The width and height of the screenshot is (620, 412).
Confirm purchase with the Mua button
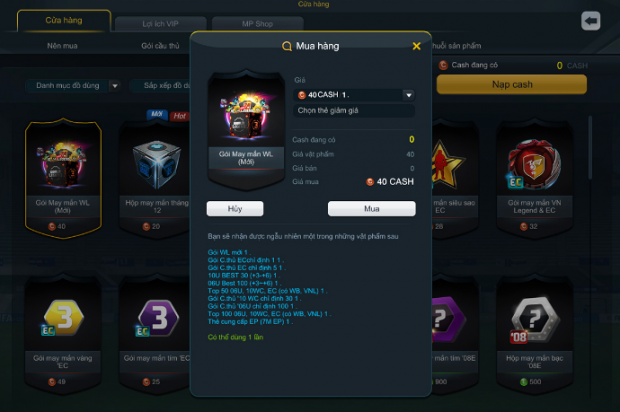coord(371,209)
